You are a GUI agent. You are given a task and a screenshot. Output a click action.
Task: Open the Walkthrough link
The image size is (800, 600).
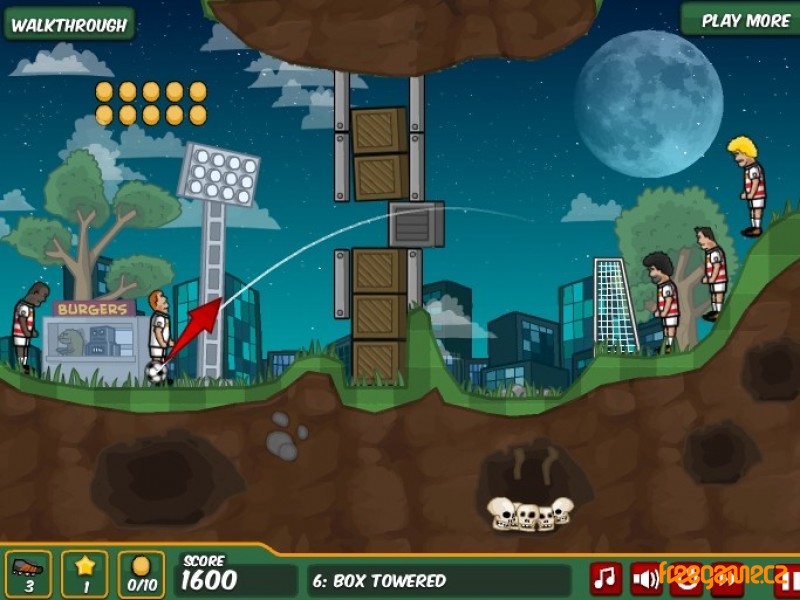68,24
